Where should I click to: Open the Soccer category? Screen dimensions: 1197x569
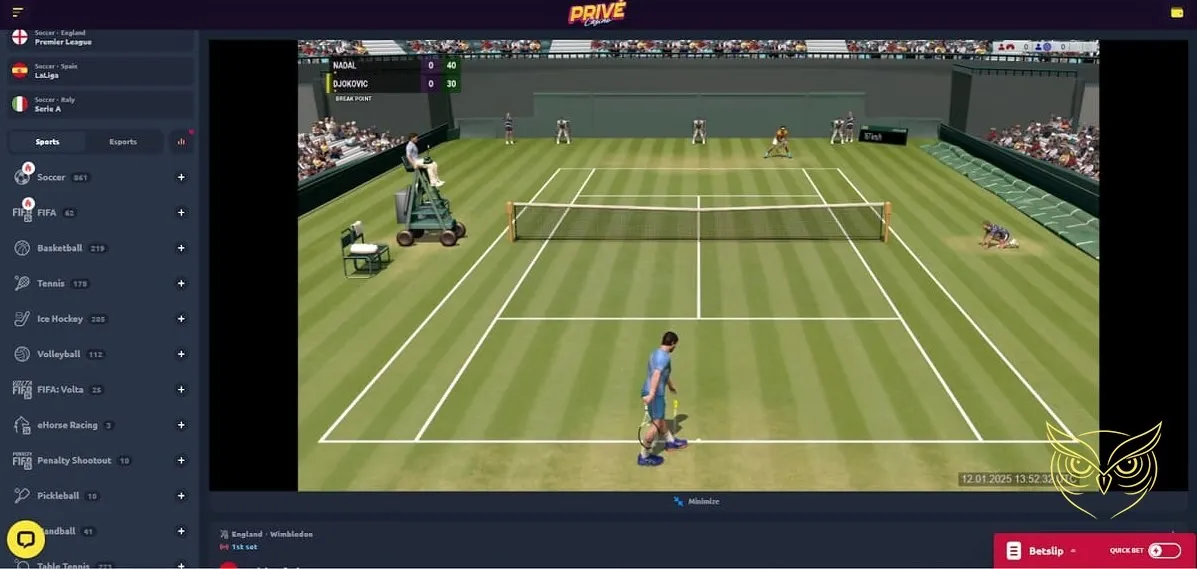[x=51, y=177]
